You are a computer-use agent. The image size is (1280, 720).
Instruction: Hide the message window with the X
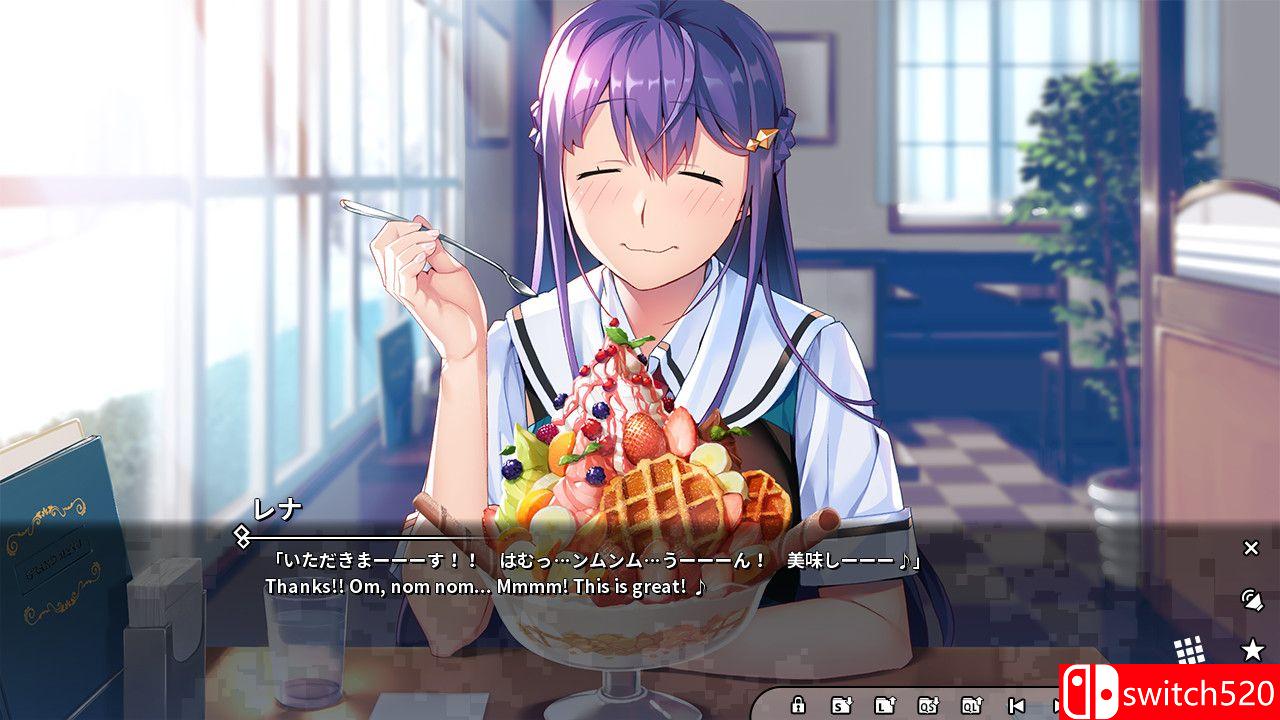click(x=1250, y=548)
